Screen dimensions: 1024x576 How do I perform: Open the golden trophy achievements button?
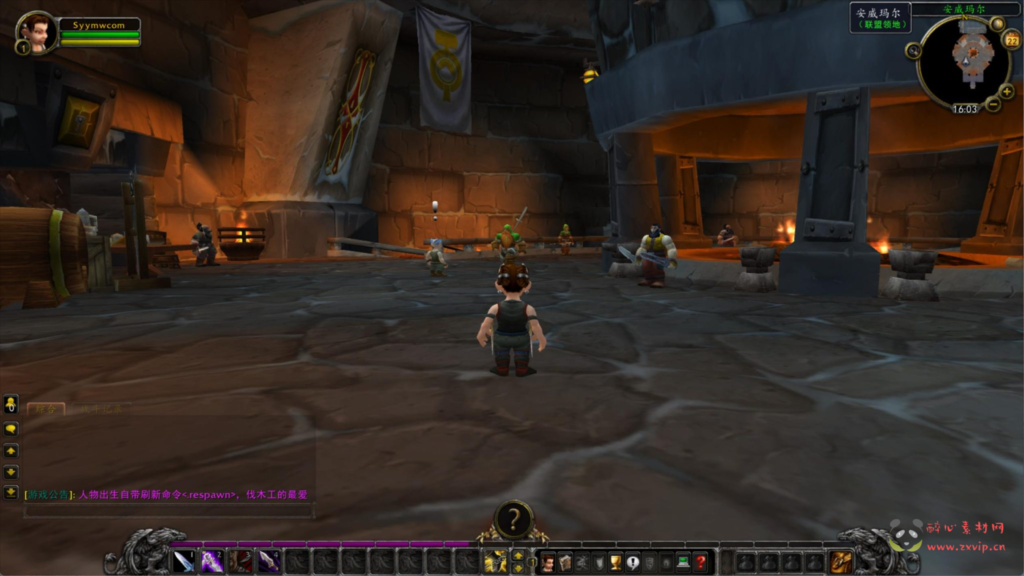[616, 563]
